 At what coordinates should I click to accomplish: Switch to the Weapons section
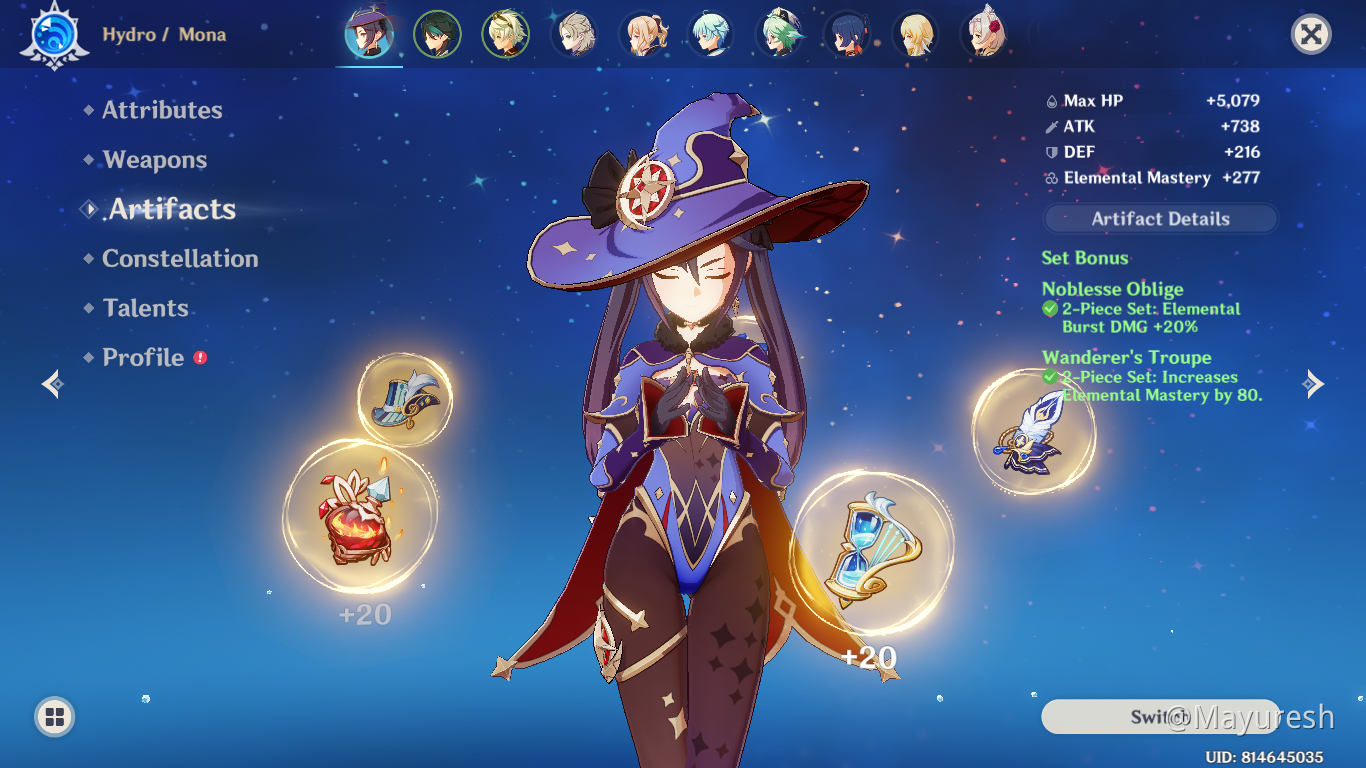[x=154, y=160]
